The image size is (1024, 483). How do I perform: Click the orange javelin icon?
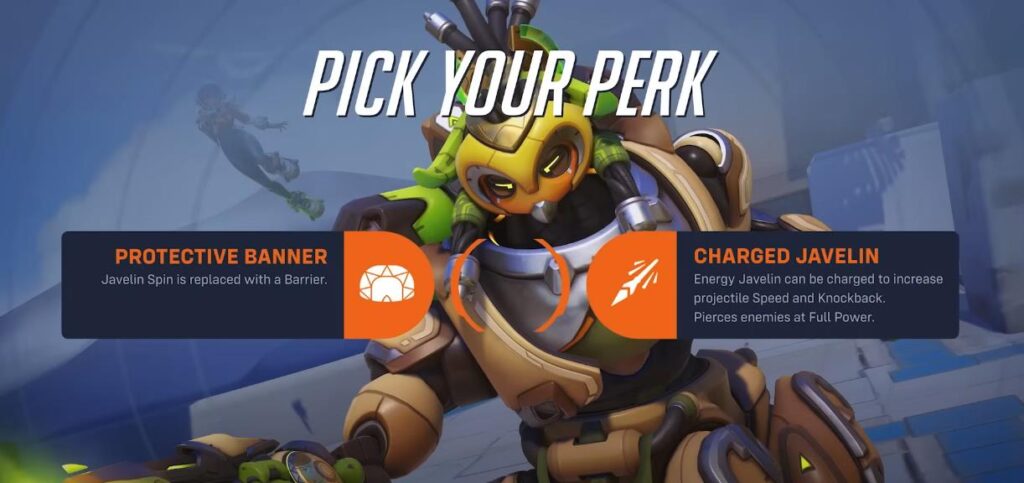pyautogui.click(x=630, y=285)
